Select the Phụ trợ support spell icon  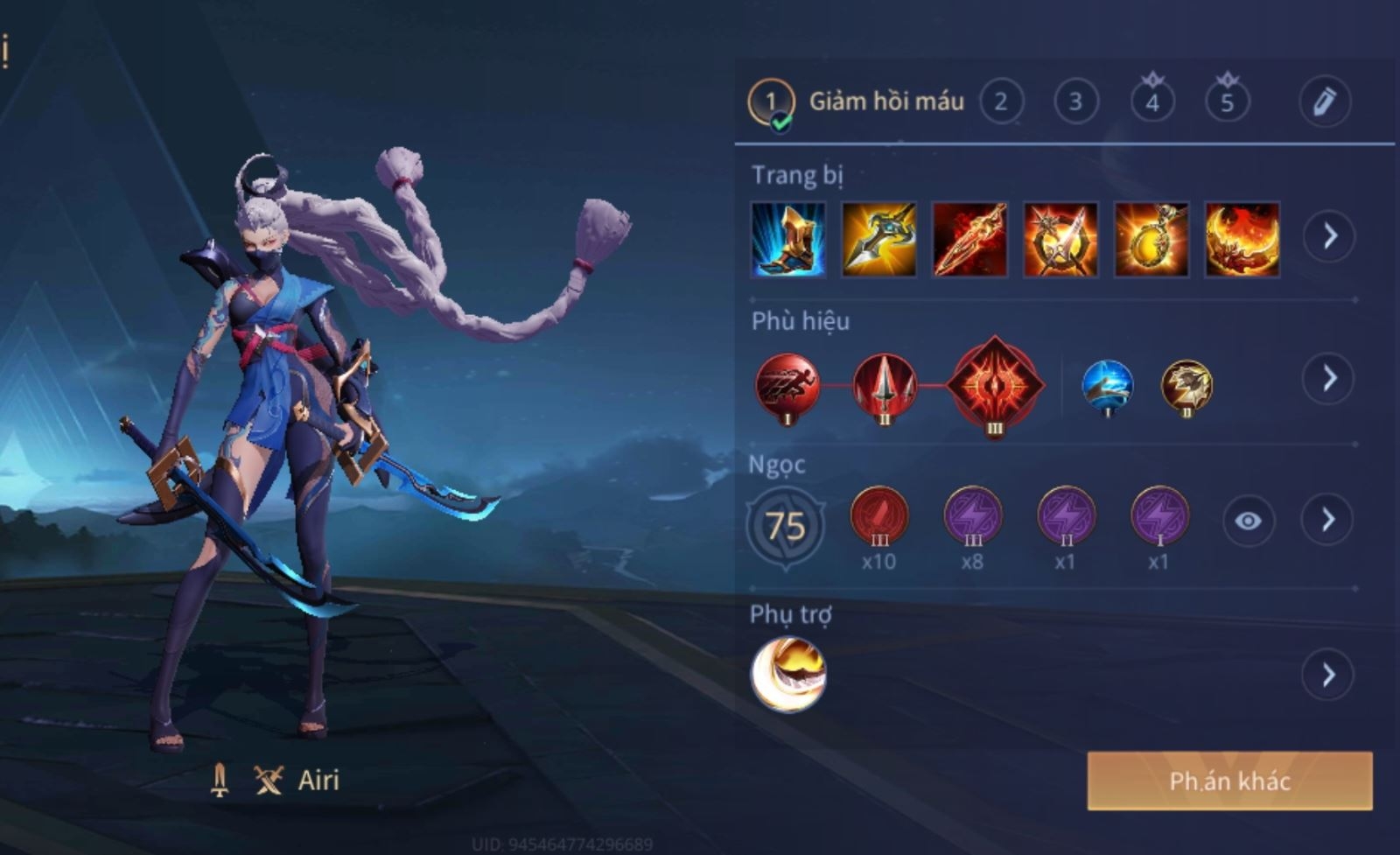[x=787, y=675]
